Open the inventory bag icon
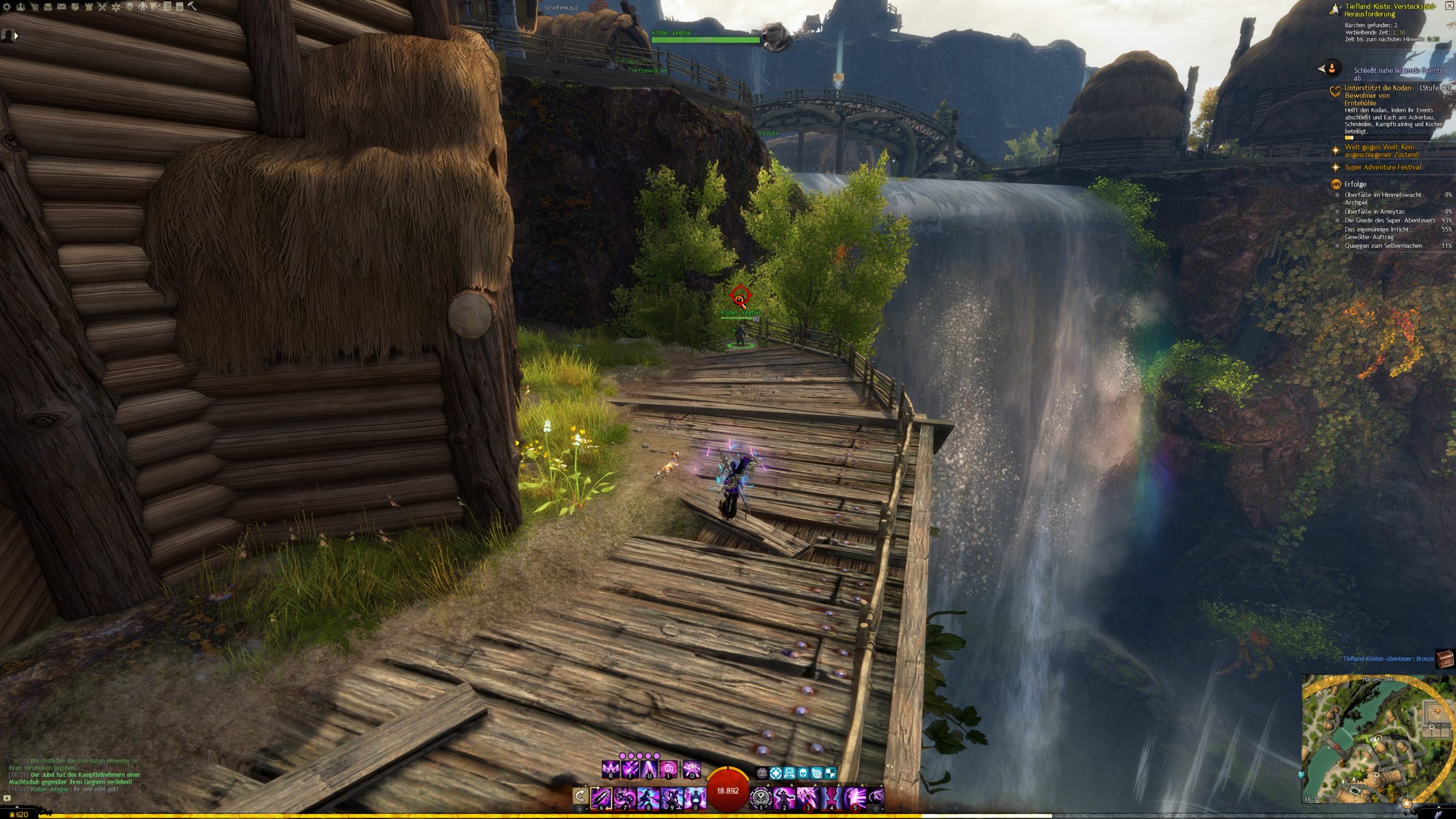Screen dimensions: 1456x819 click(x=48, y=7)
